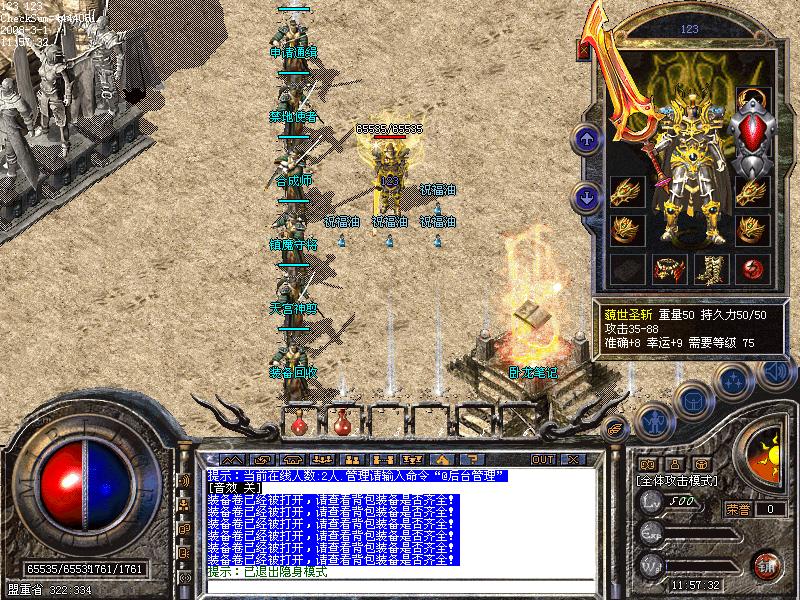
Task: Select the red orb charm slot
Action: (x=752, y=269)
